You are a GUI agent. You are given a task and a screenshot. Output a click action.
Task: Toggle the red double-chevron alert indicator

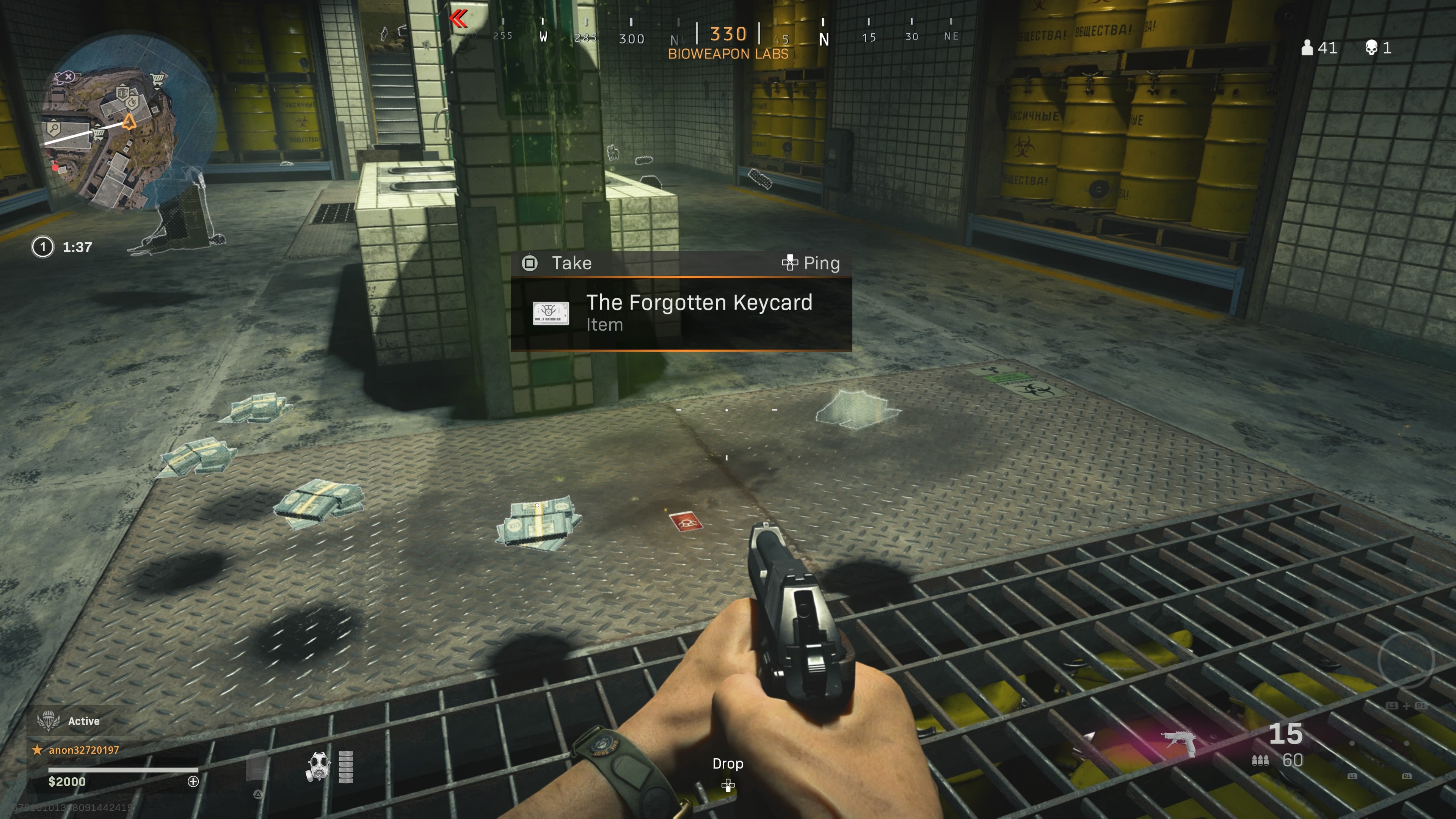click(459, 19)
